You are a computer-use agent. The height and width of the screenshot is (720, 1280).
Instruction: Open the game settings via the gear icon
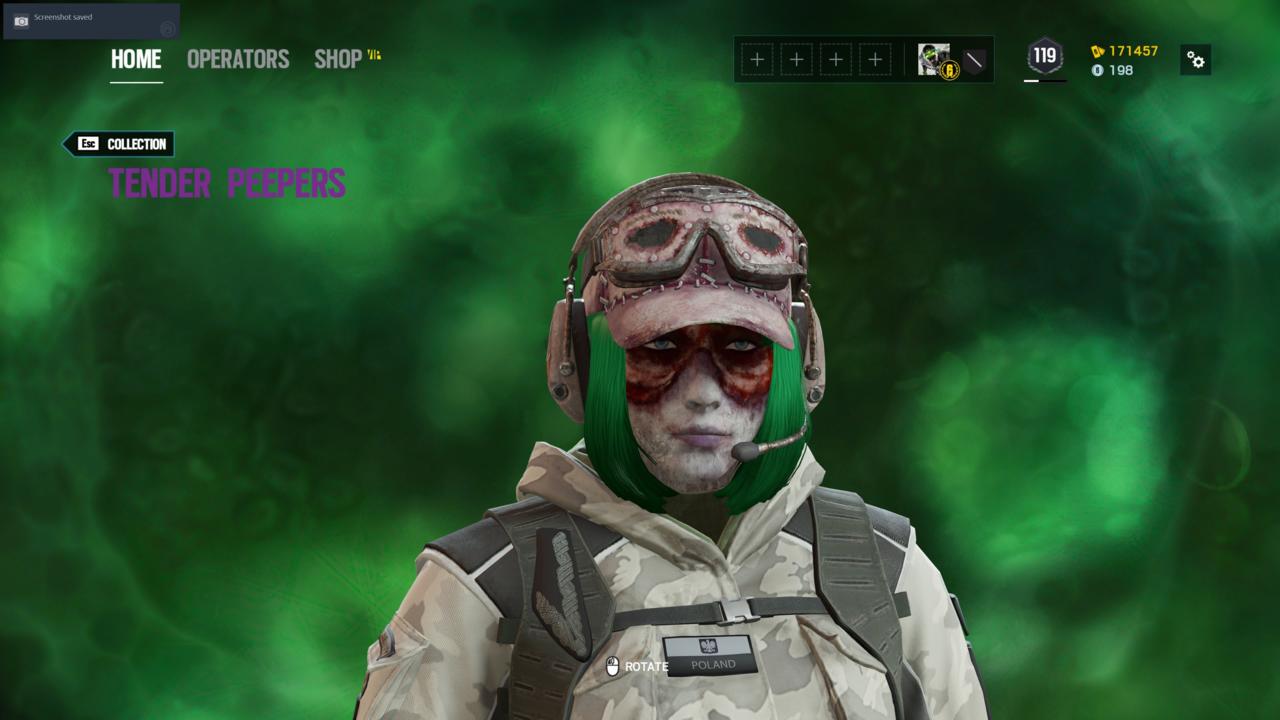(x=1196, y=60)
